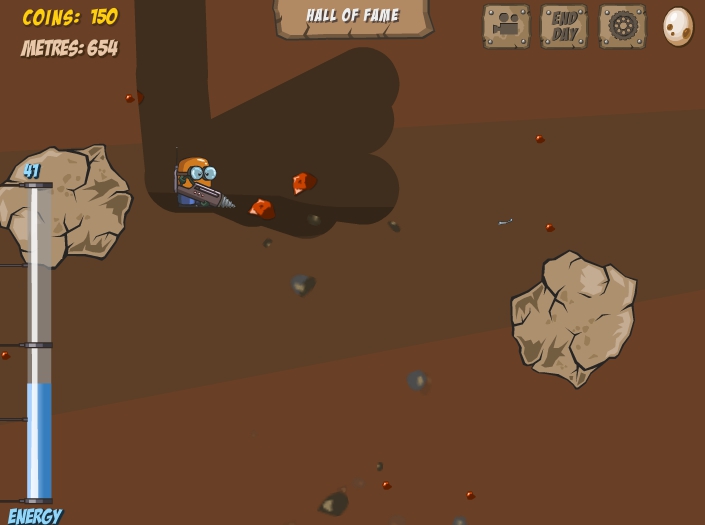End the current day
This screenshot has height=525, width=705.
click(564, 26)
